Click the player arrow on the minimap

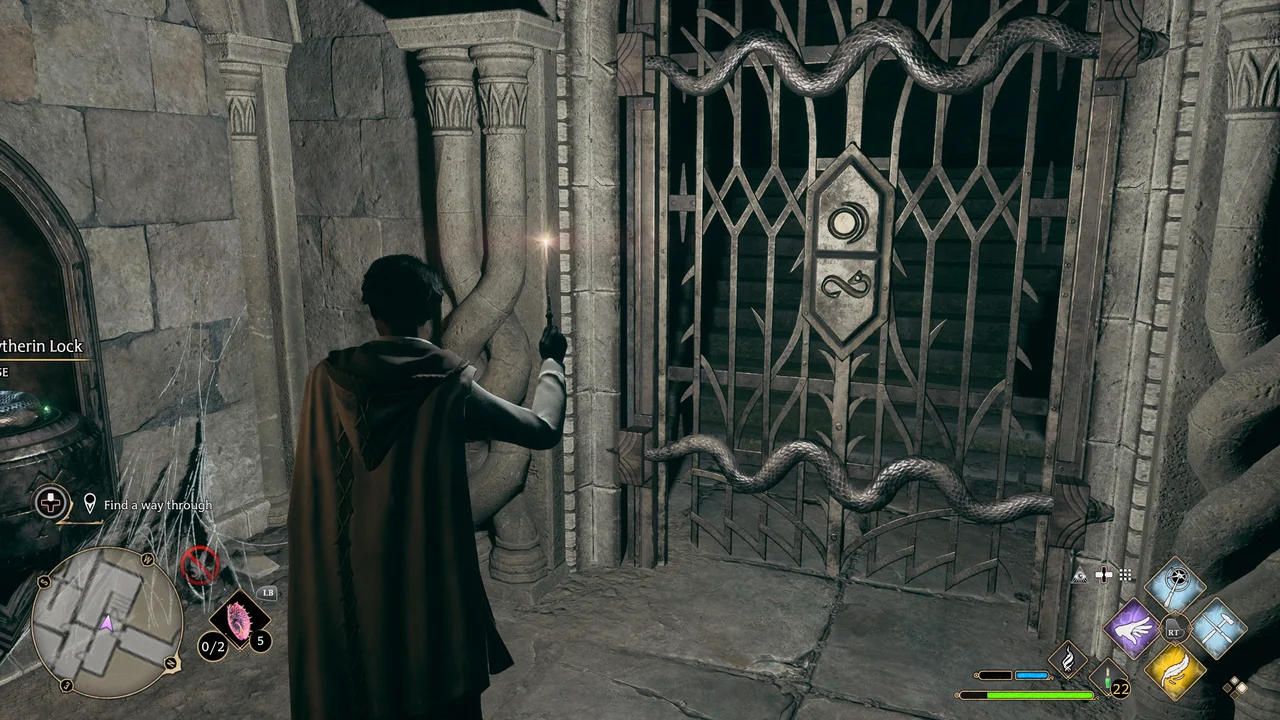[x=106, y=622]
